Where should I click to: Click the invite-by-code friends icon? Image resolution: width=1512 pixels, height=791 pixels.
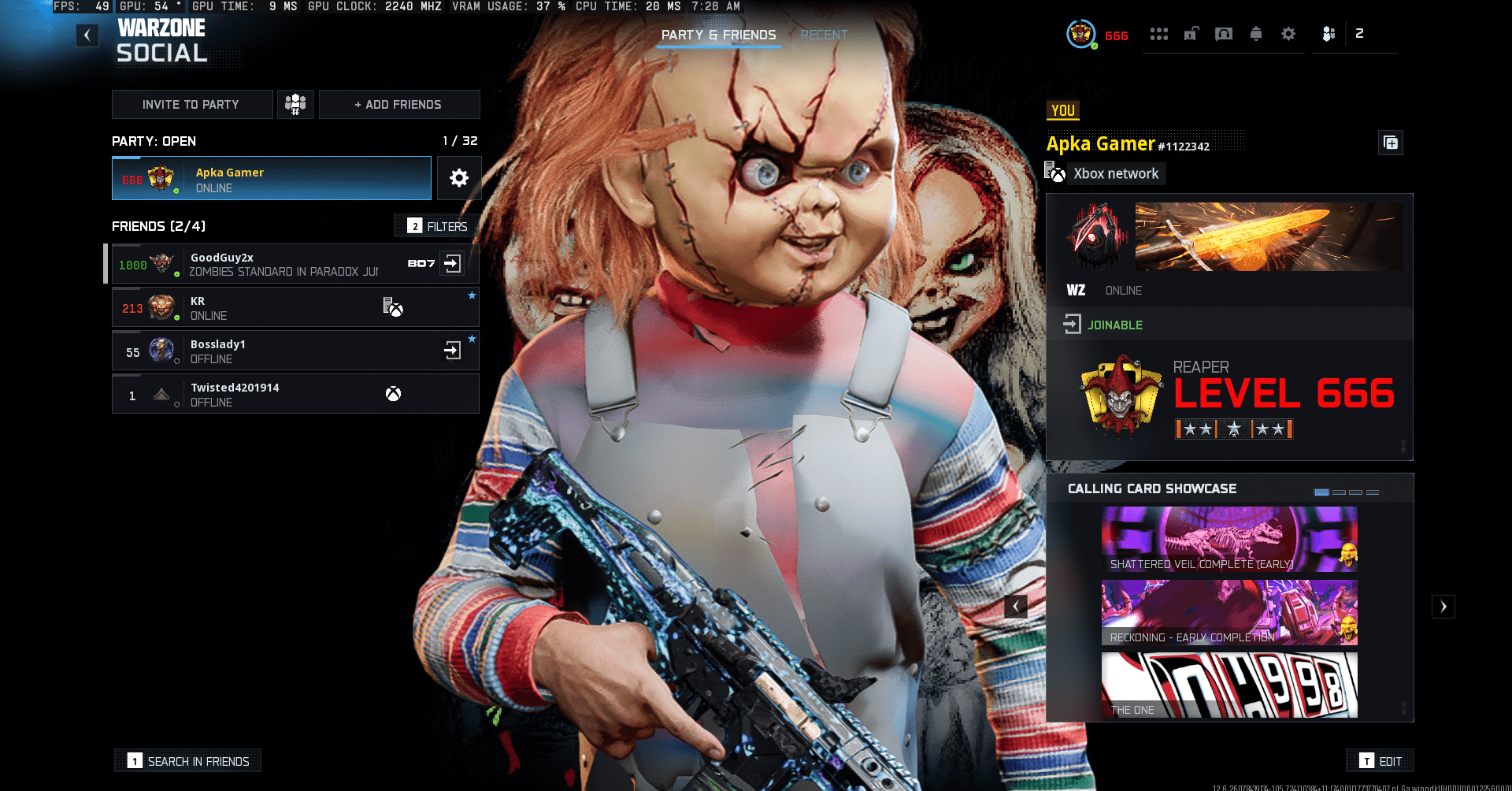(x=295, y=104)
